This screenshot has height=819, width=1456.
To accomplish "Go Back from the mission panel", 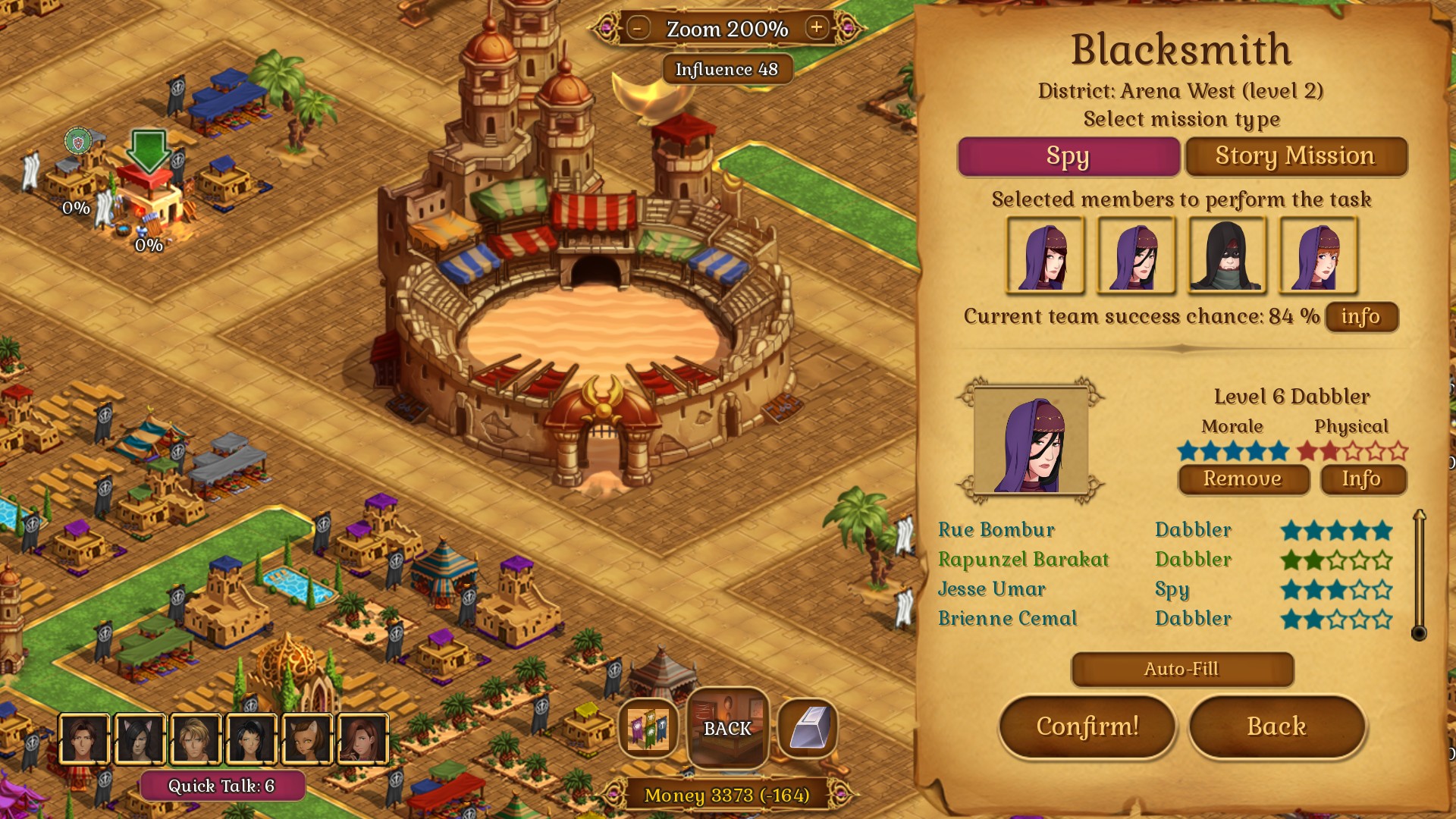I will pos(1276,726).
